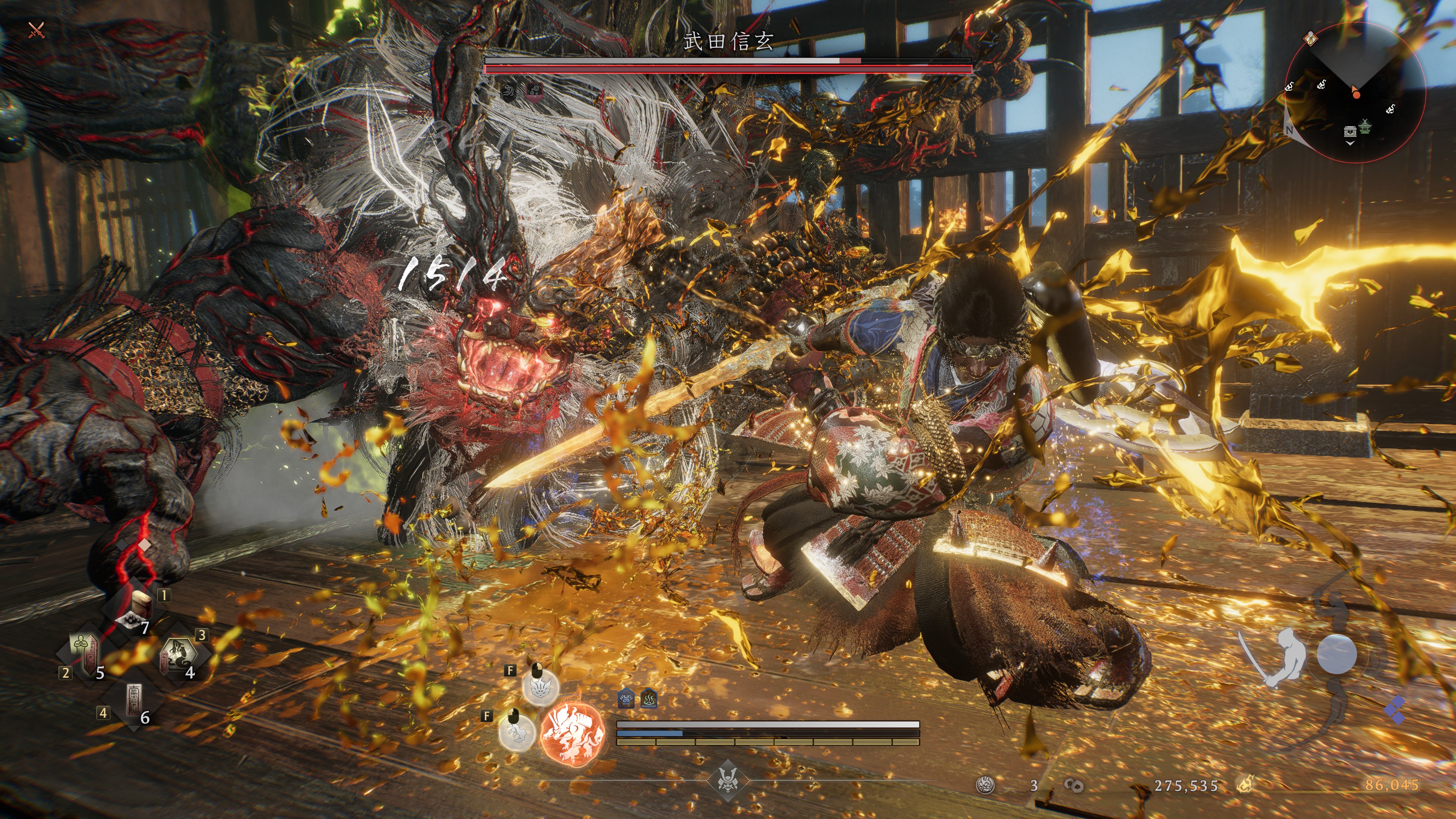
Task: Activate the serpent yokai talisman slot
Action: coord(177,656)
